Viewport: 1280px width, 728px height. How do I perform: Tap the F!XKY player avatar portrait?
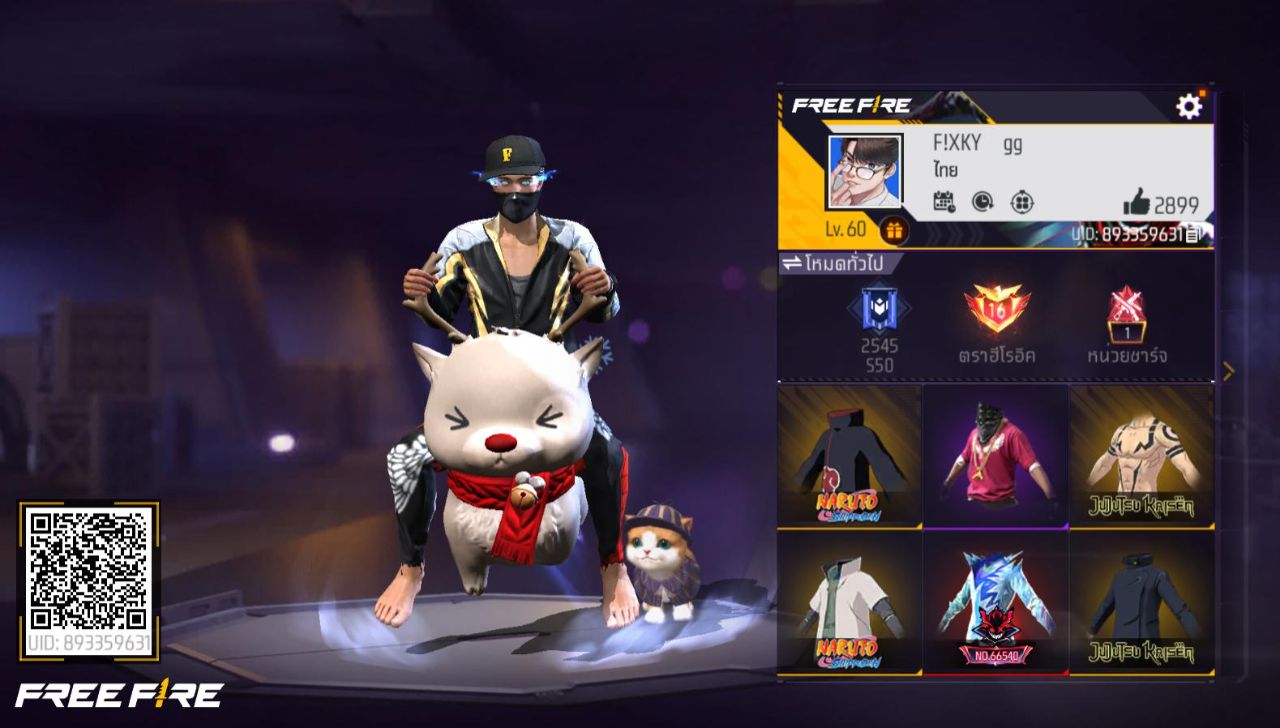pyautogui.click(x=865, y=172)
